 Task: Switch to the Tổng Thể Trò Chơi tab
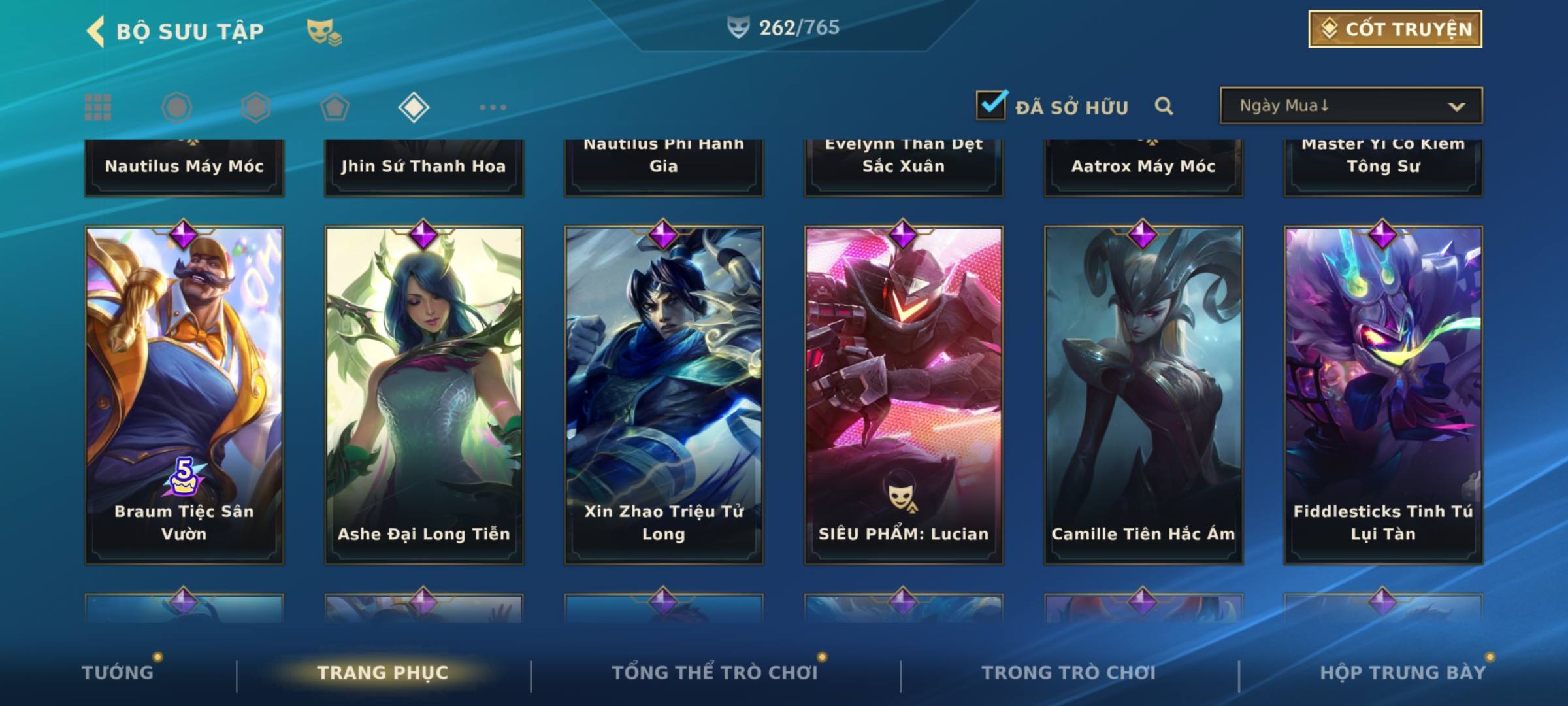pos(715,672)
